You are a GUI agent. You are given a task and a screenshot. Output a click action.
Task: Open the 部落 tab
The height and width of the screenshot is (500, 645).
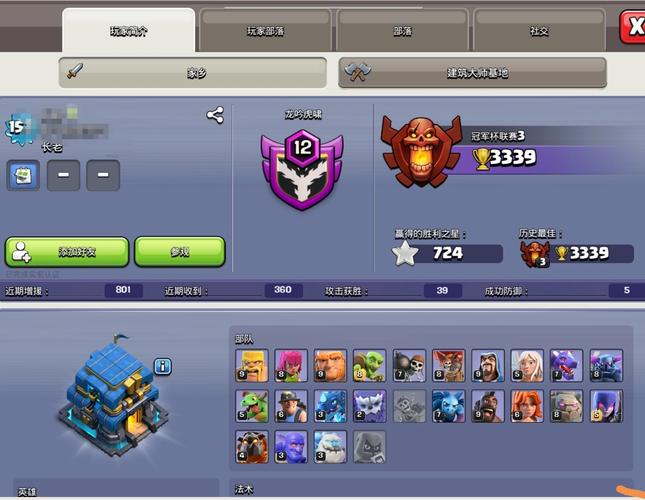(402, 31)
